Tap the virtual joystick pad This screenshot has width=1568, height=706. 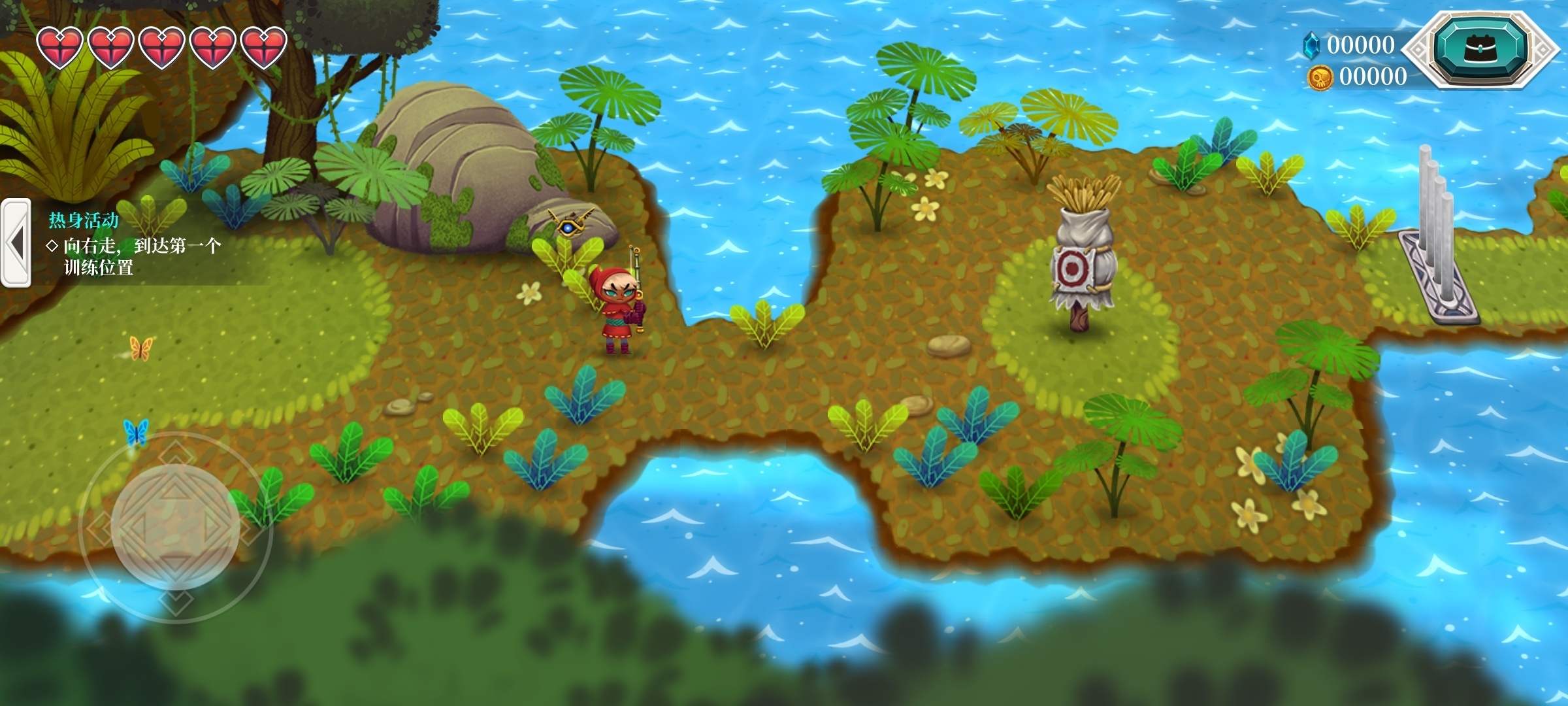(x=175, y=527)
